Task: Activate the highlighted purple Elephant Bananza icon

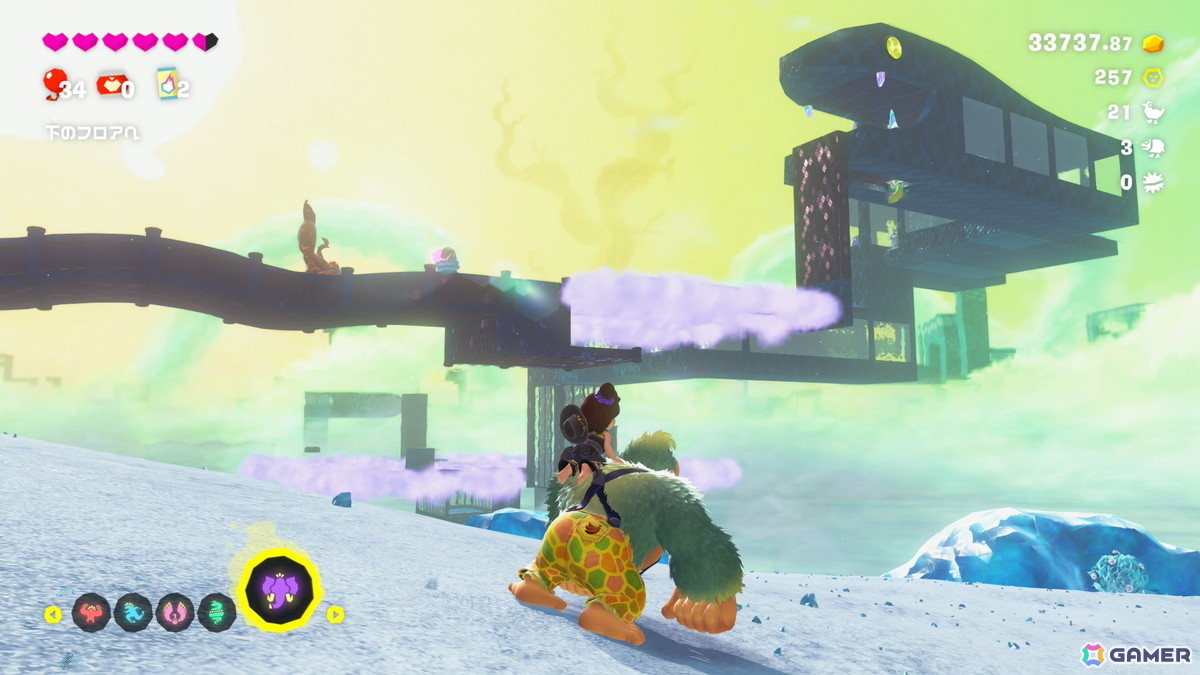Action: click(x=281, y=590)
